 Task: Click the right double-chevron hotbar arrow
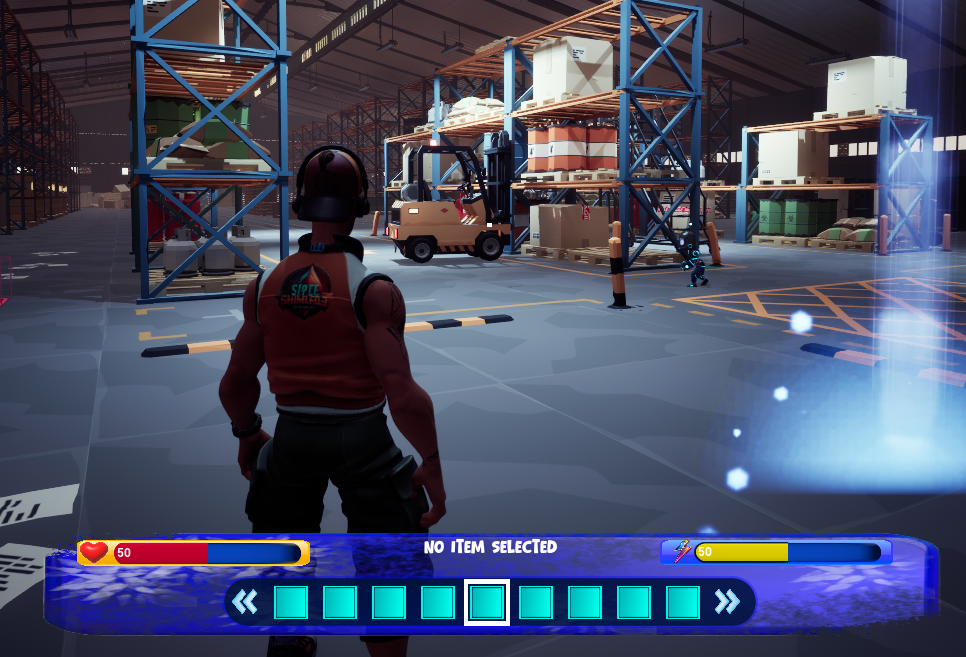[x=727, y=602]
